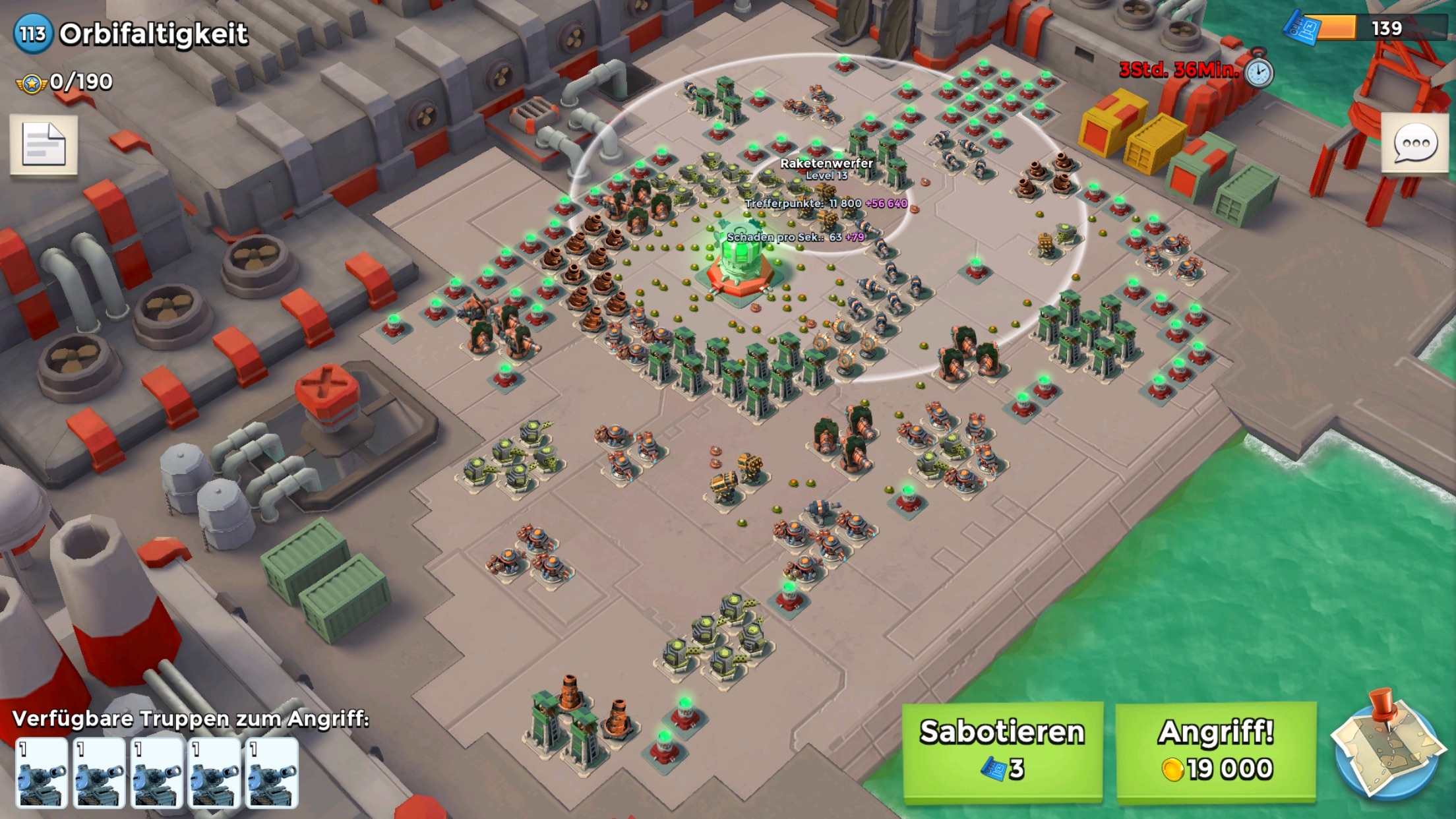
Task: Start the attack with the Angriff! button
Action: coord(1216,752)
